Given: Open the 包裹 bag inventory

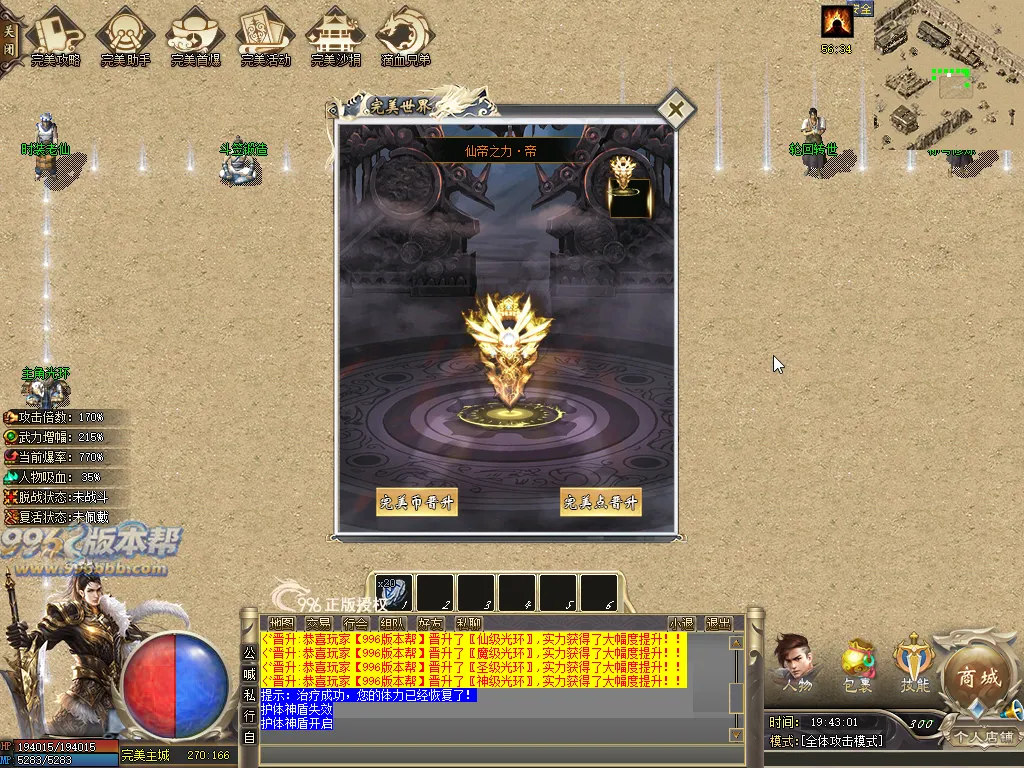Looking at the screenshot, I should tap(857, 664).
